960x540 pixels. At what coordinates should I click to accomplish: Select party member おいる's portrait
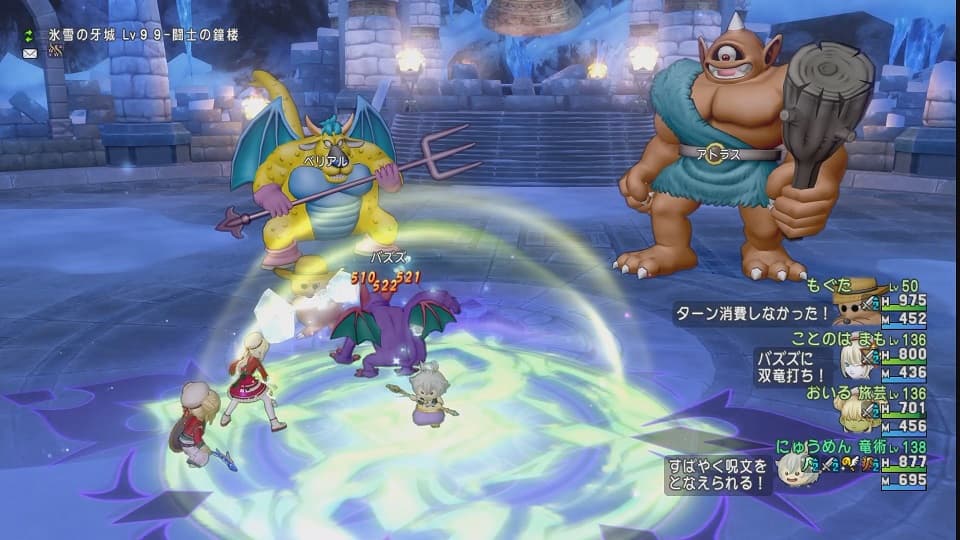tap(853, 414)
